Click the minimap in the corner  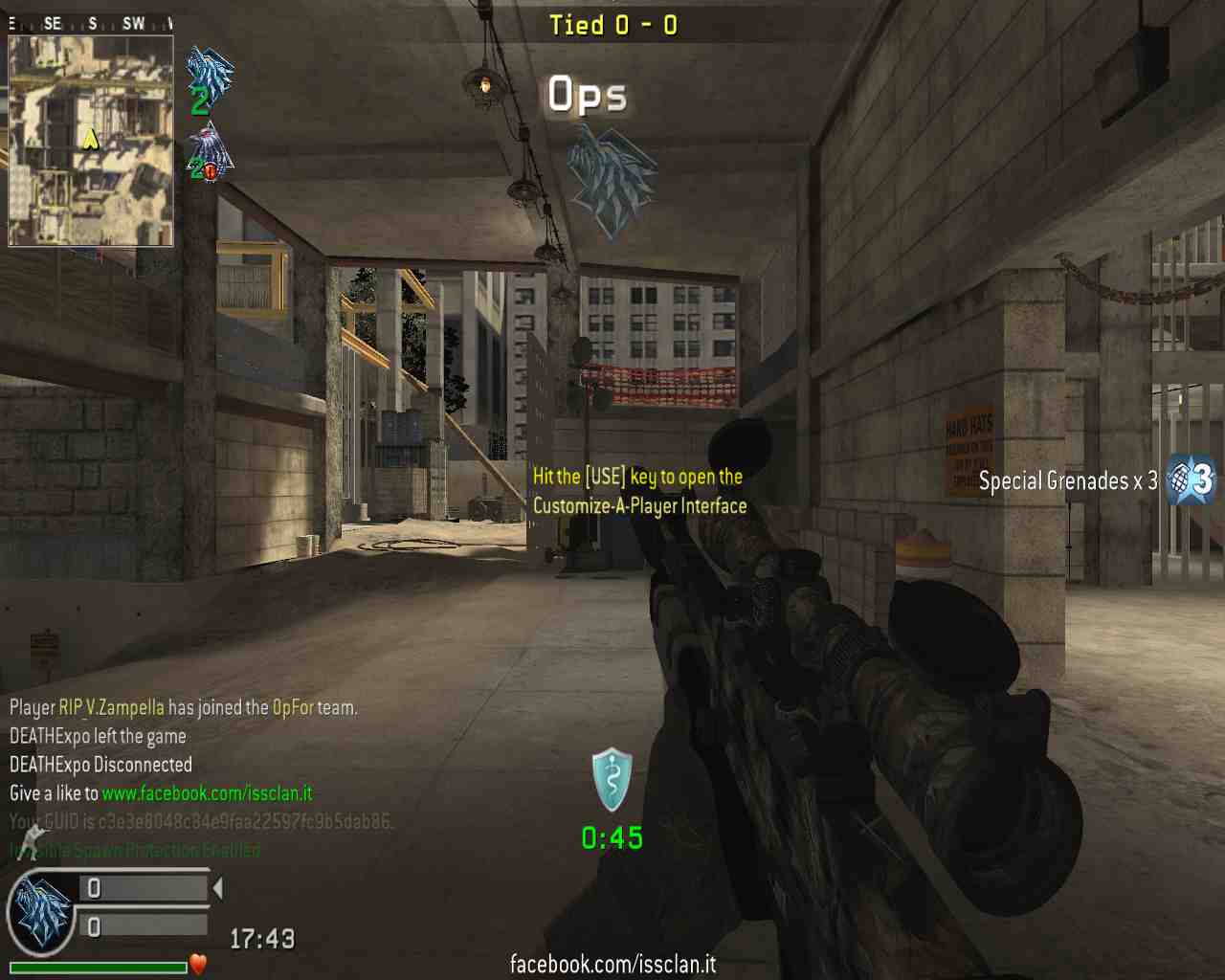(91, 139)
